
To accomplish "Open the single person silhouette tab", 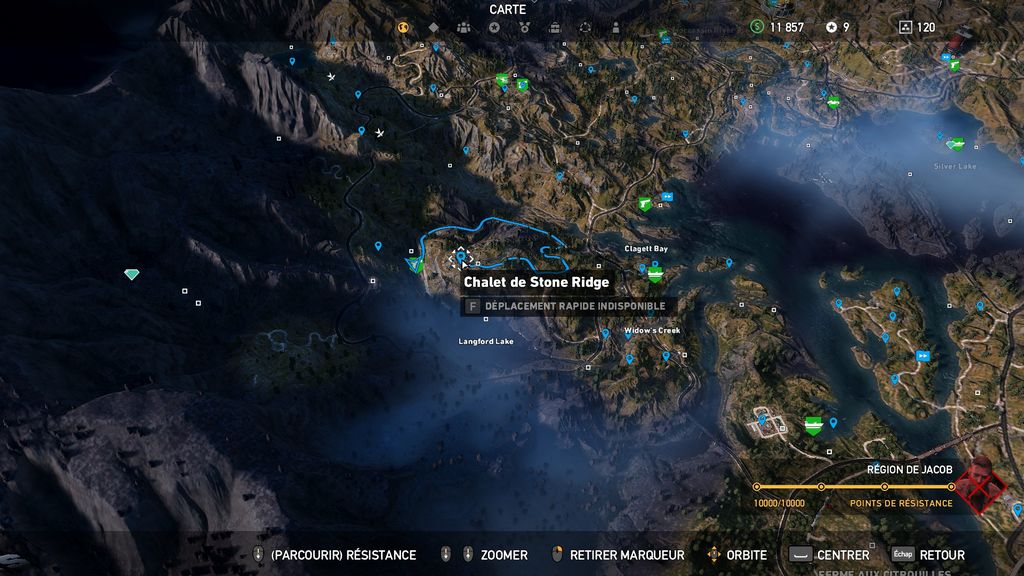I will point(614,27).
